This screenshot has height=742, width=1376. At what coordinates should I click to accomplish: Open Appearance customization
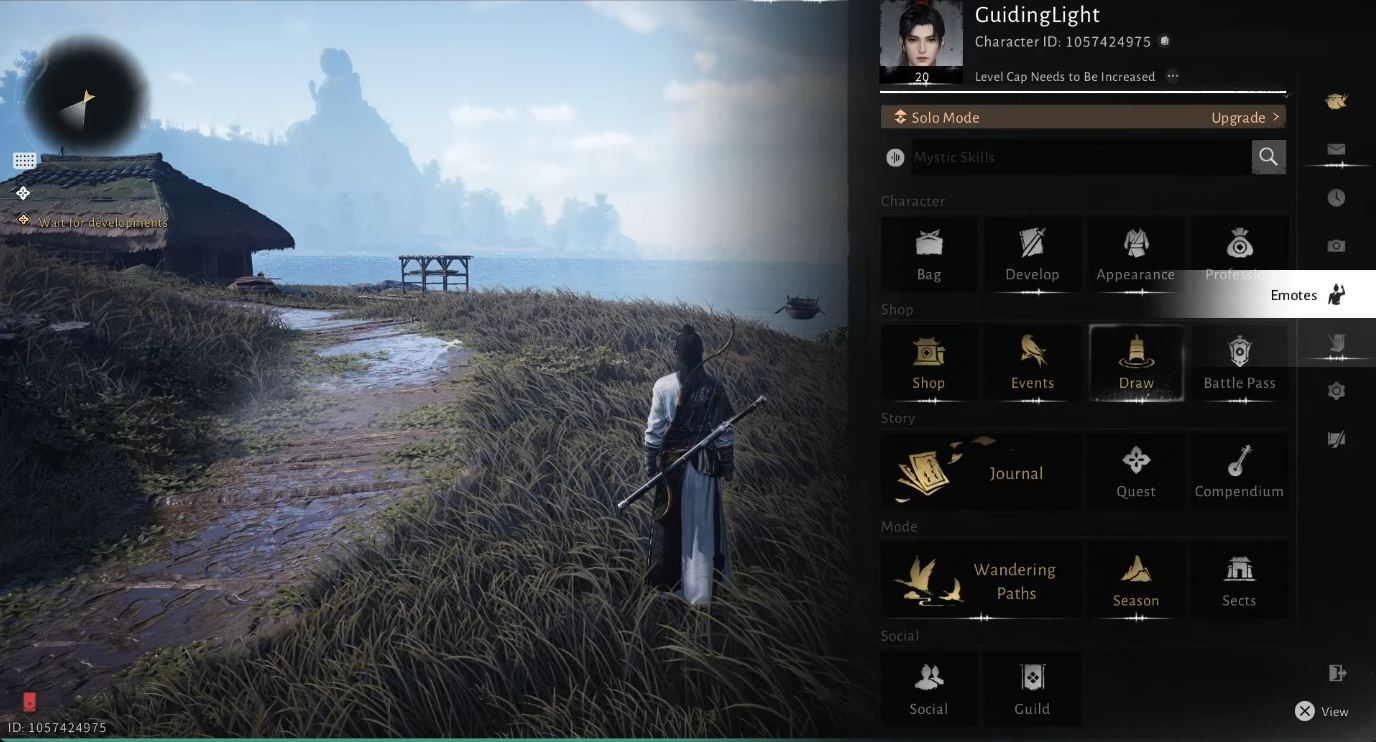tap(1135, 255)
